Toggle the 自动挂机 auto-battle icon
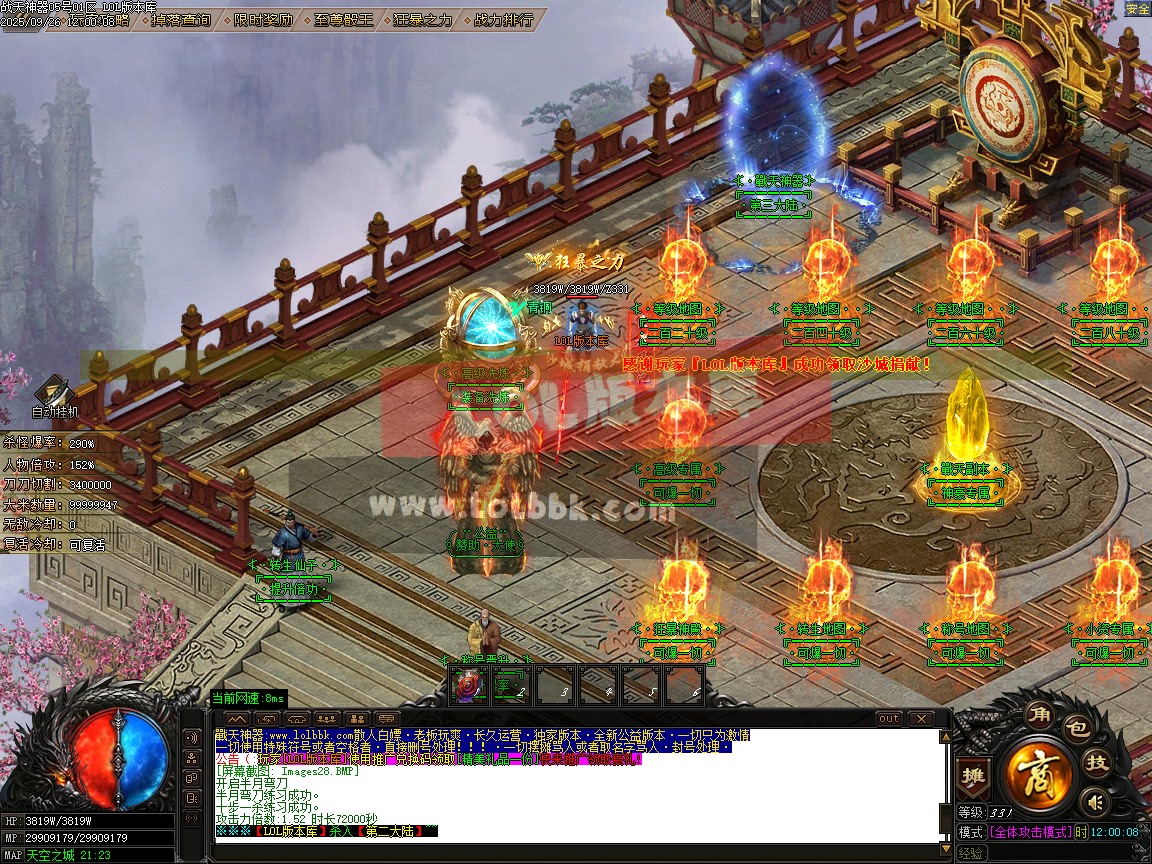The image size is (1152, 864). [54, 395]
